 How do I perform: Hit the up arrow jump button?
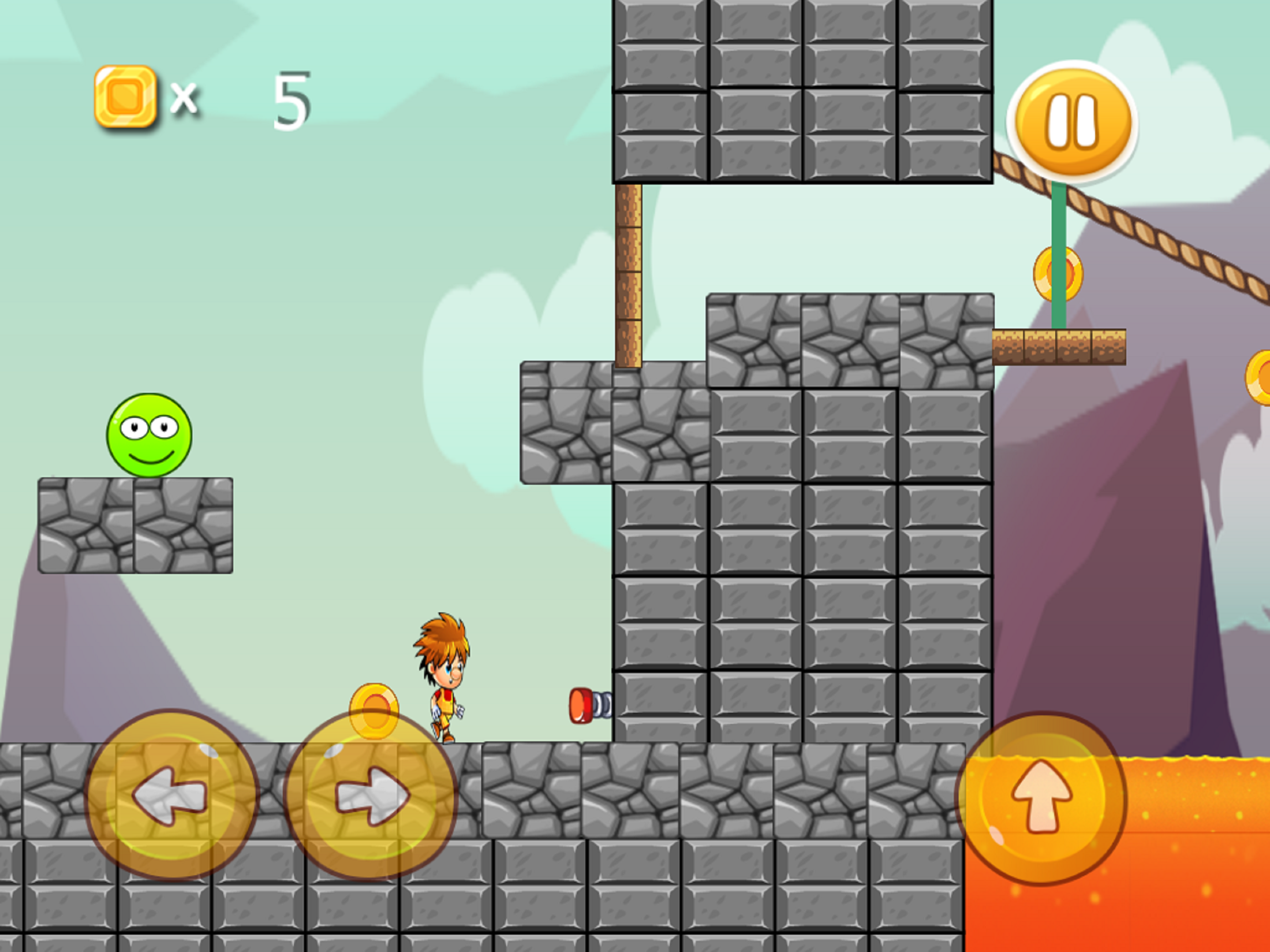1041,798
